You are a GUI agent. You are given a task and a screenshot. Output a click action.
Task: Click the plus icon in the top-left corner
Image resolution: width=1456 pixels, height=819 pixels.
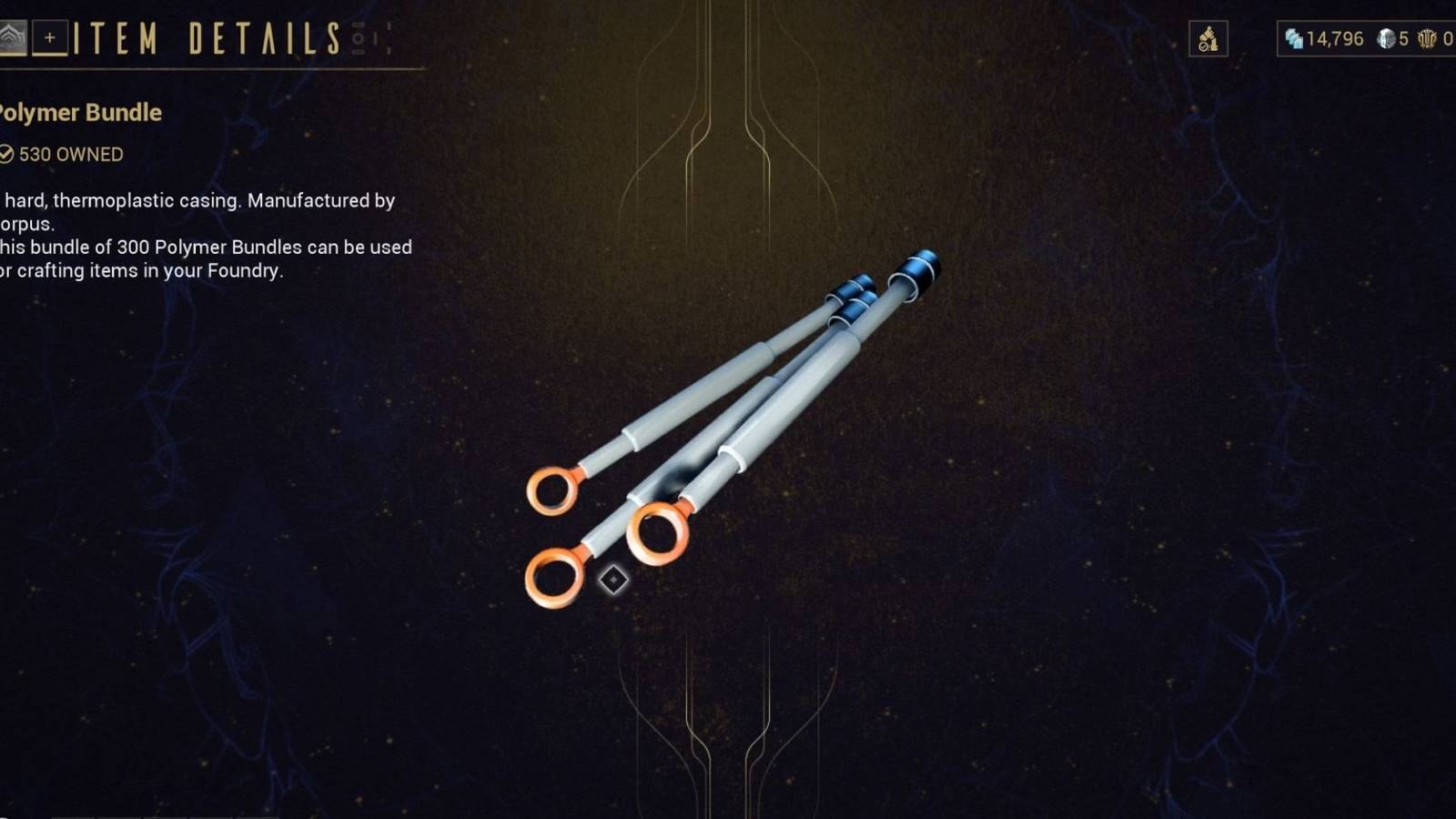(x=51, y=38)
